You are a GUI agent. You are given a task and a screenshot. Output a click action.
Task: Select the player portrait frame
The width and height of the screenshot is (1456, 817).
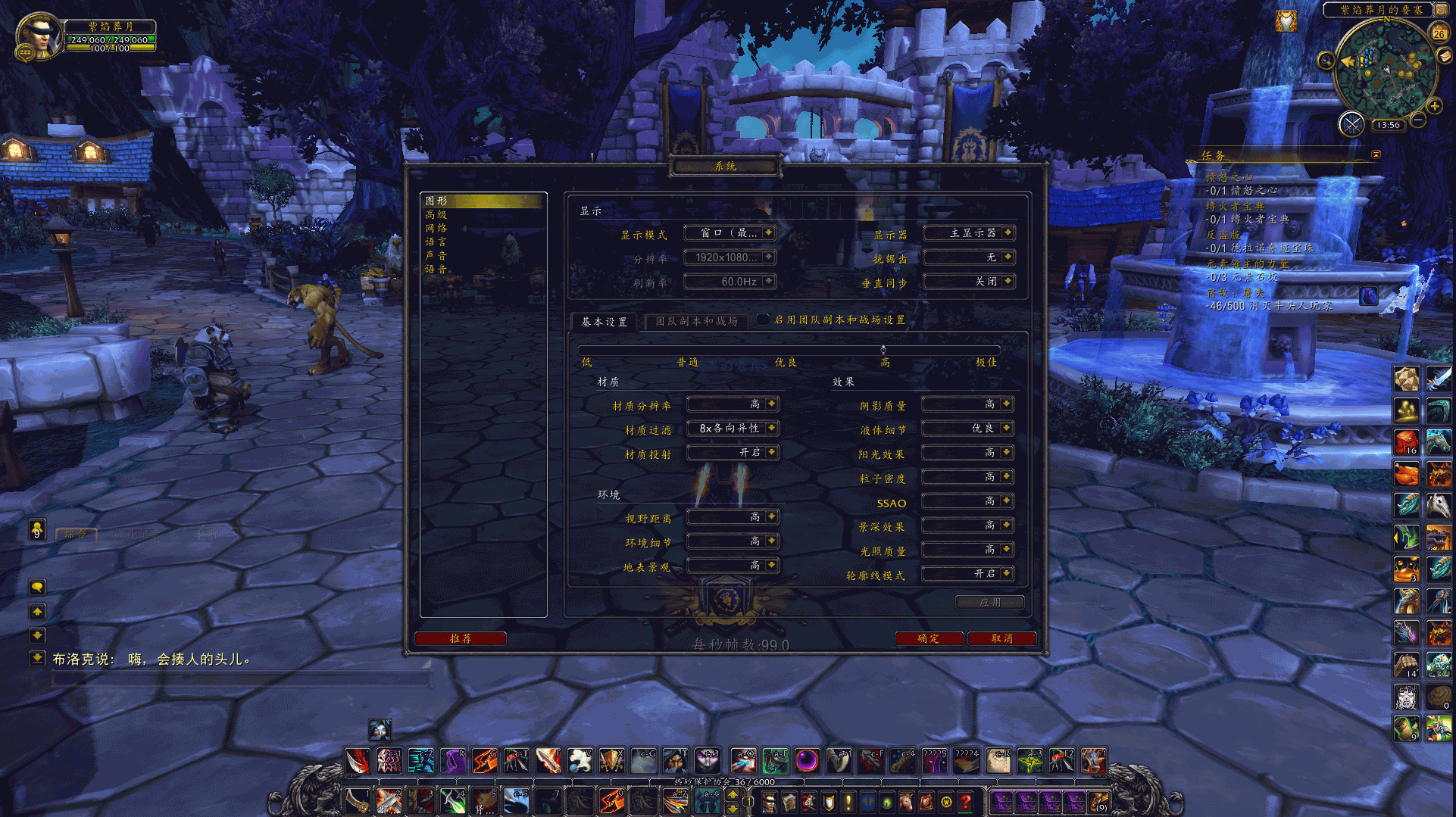click(38, 35)
